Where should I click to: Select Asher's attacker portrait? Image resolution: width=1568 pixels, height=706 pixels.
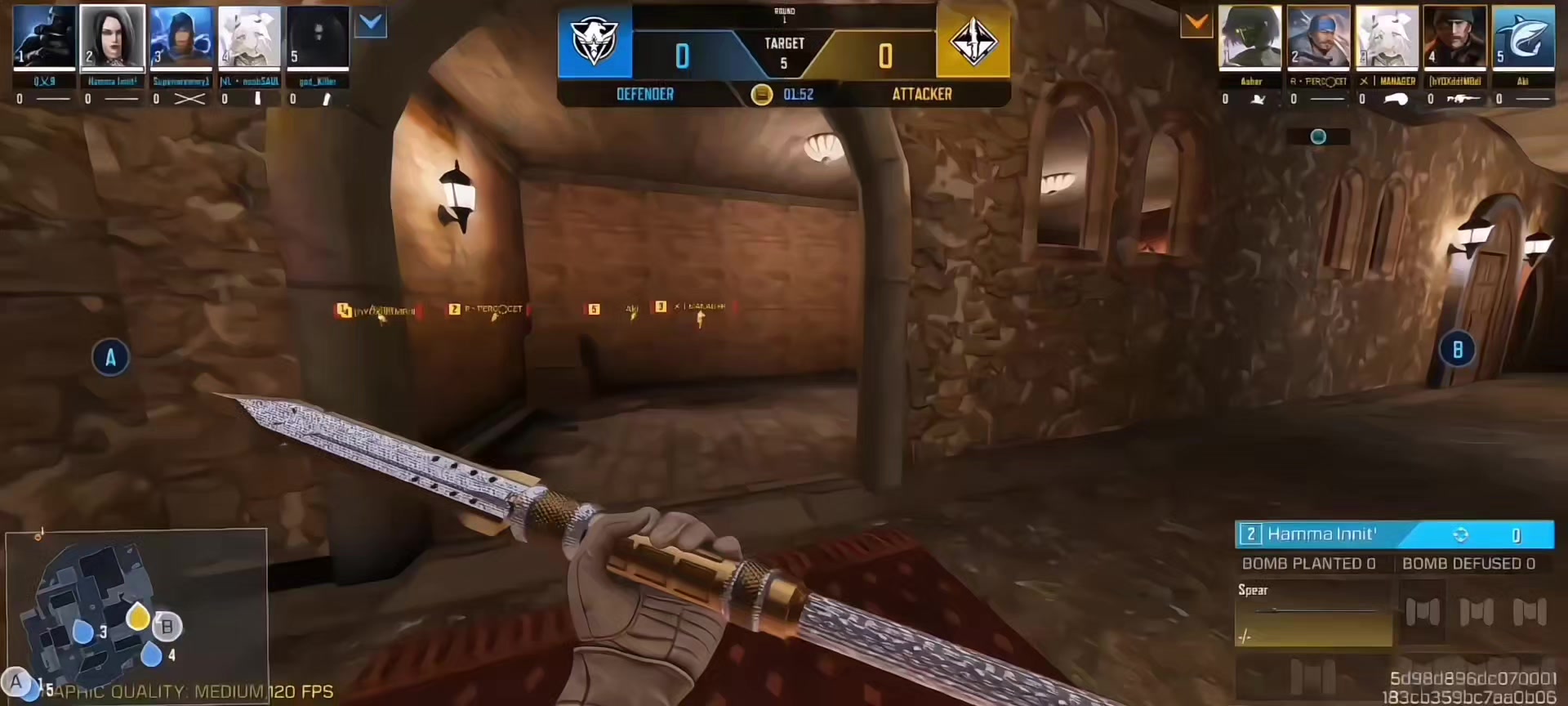pos(1250,38)
